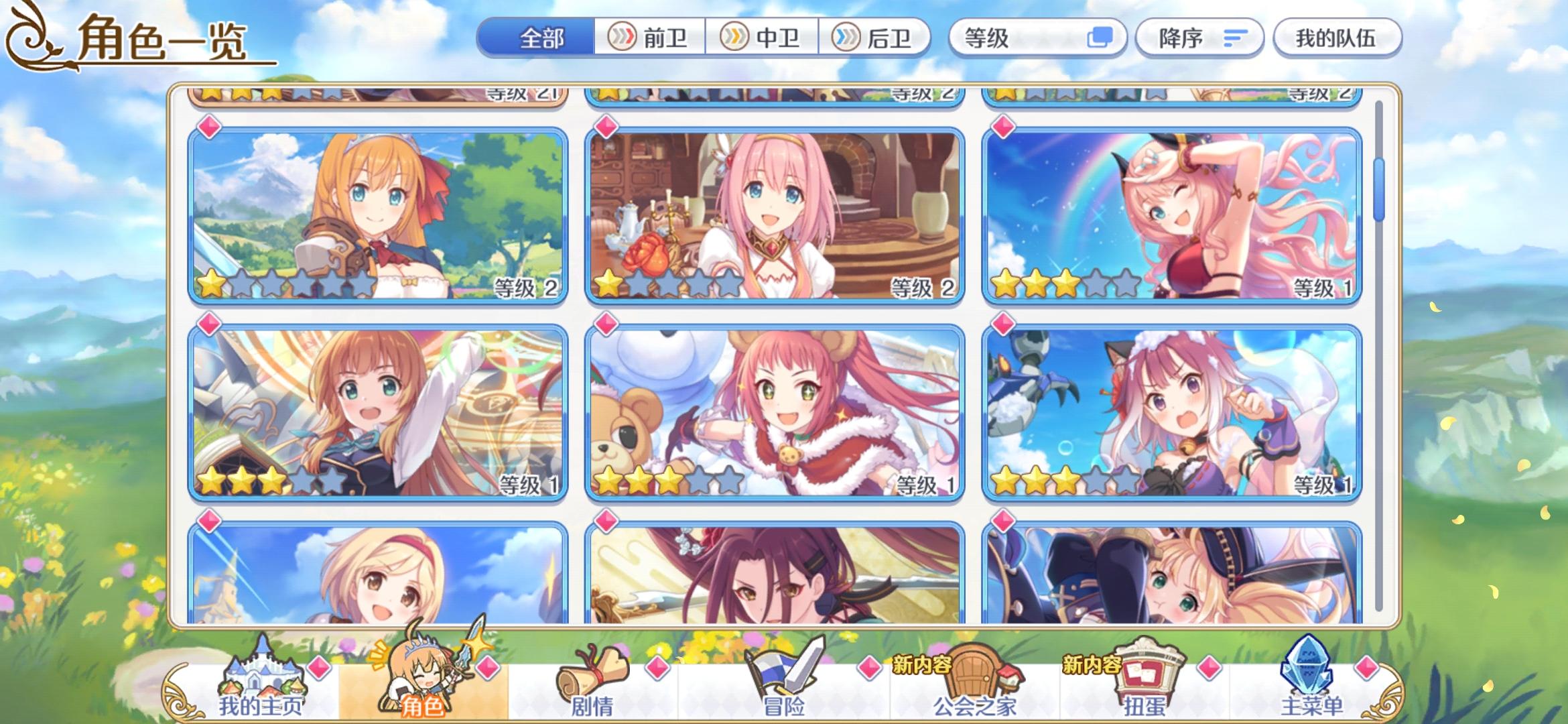Open the 我的队伍 my teams button
Image resolution: width=1568 pixels, height=724 pixels.
1337,39
